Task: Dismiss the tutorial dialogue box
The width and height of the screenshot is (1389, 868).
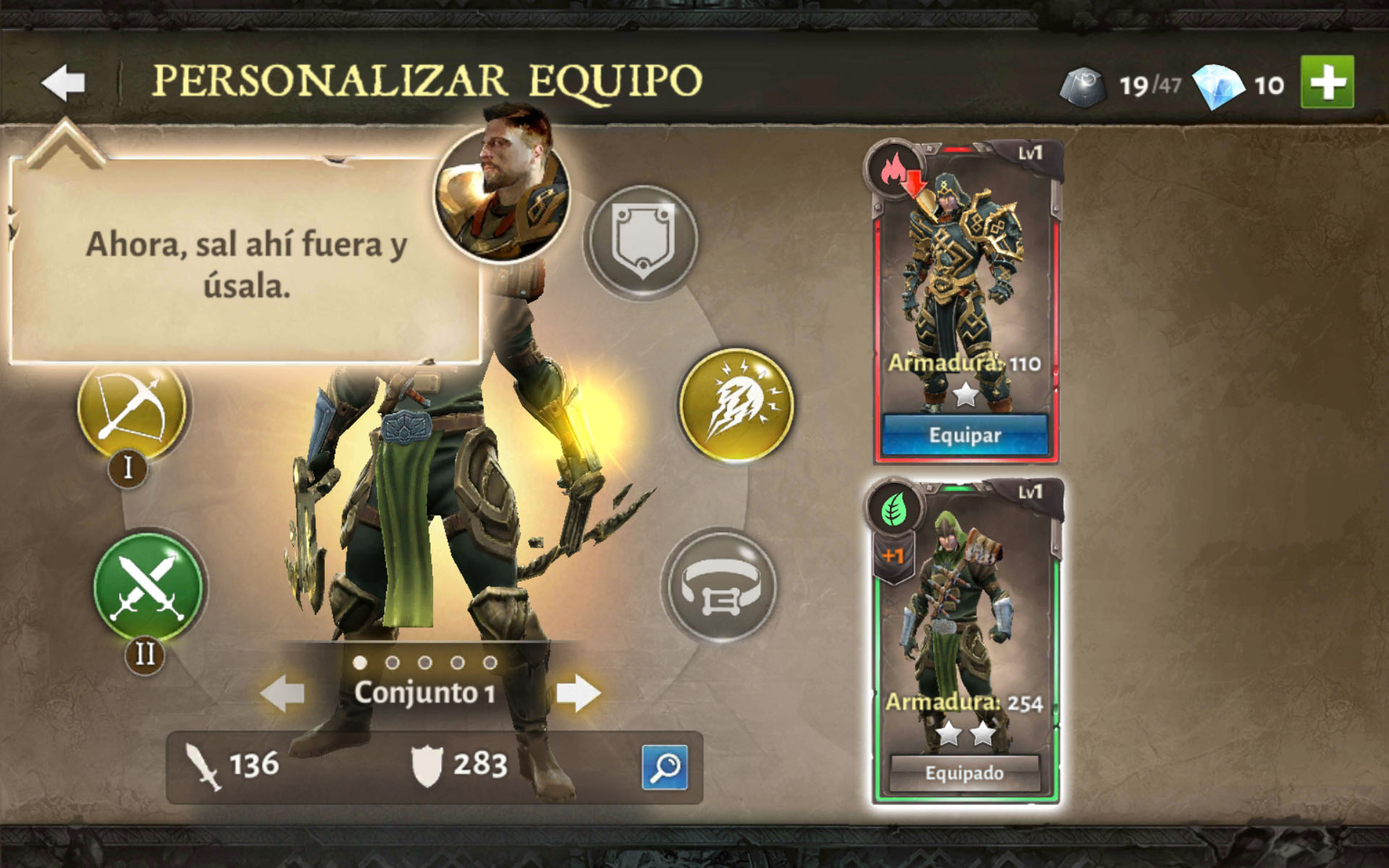Action: (x=246, y=264)
